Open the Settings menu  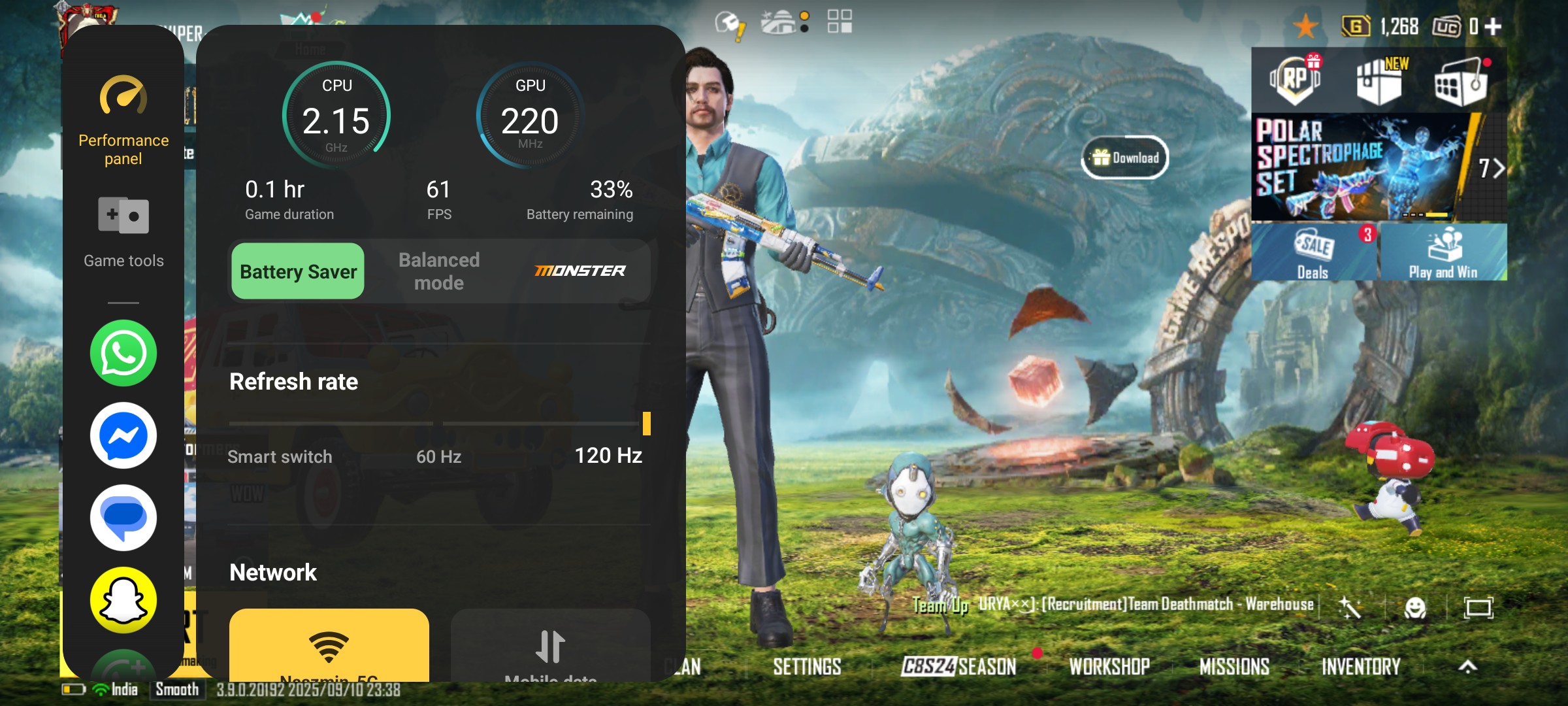[x=807, y=667]
